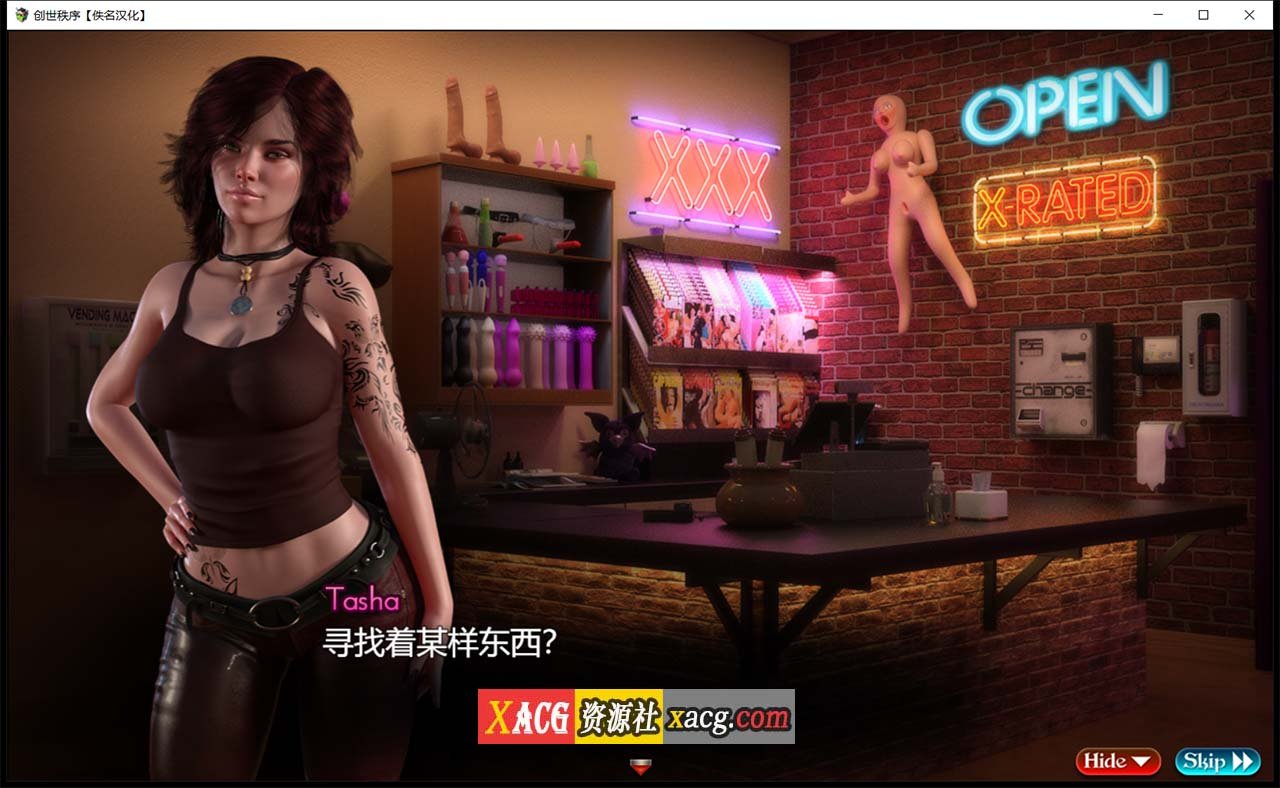Click the Hide button to conceal the dialogue box
The width and height of the screenshot is (1280, 788).
tap(1106, 761)
